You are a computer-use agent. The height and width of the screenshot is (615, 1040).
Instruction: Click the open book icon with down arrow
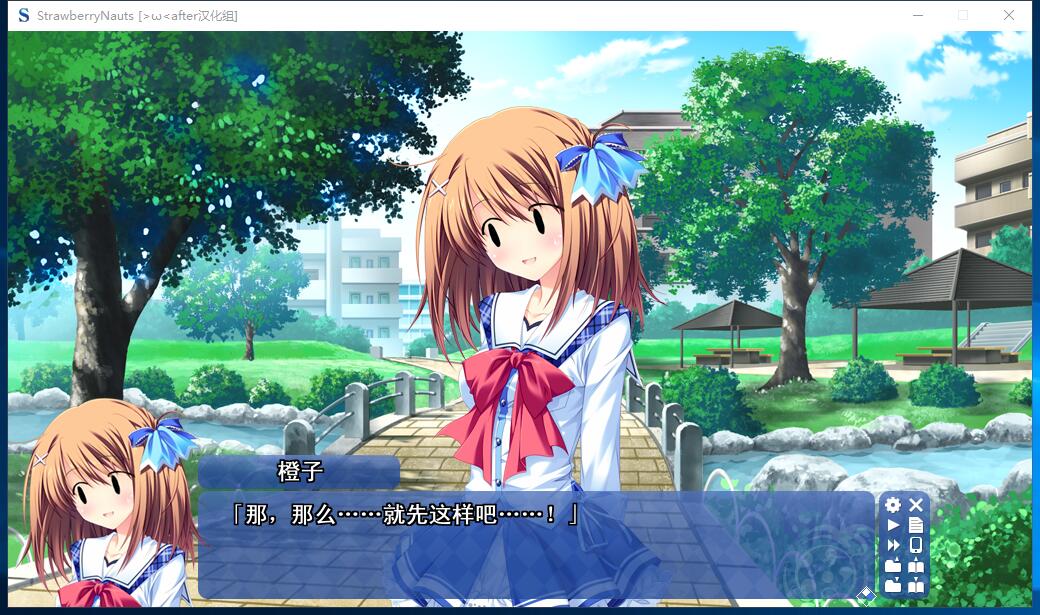pyautogui.click(x=916, y=585)
